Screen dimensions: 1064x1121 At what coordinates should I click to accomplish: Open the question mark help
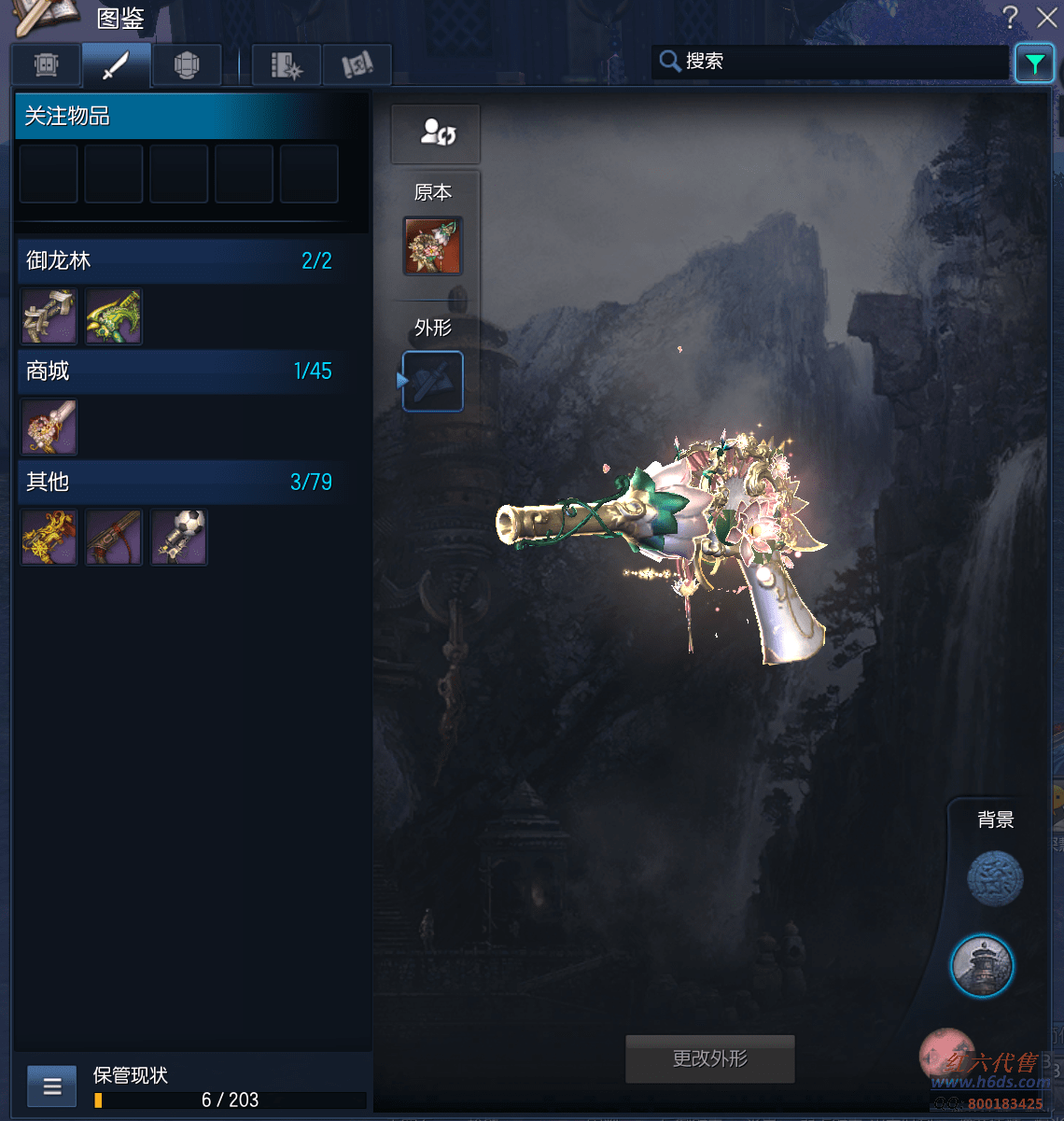[x=1011, y=17]
